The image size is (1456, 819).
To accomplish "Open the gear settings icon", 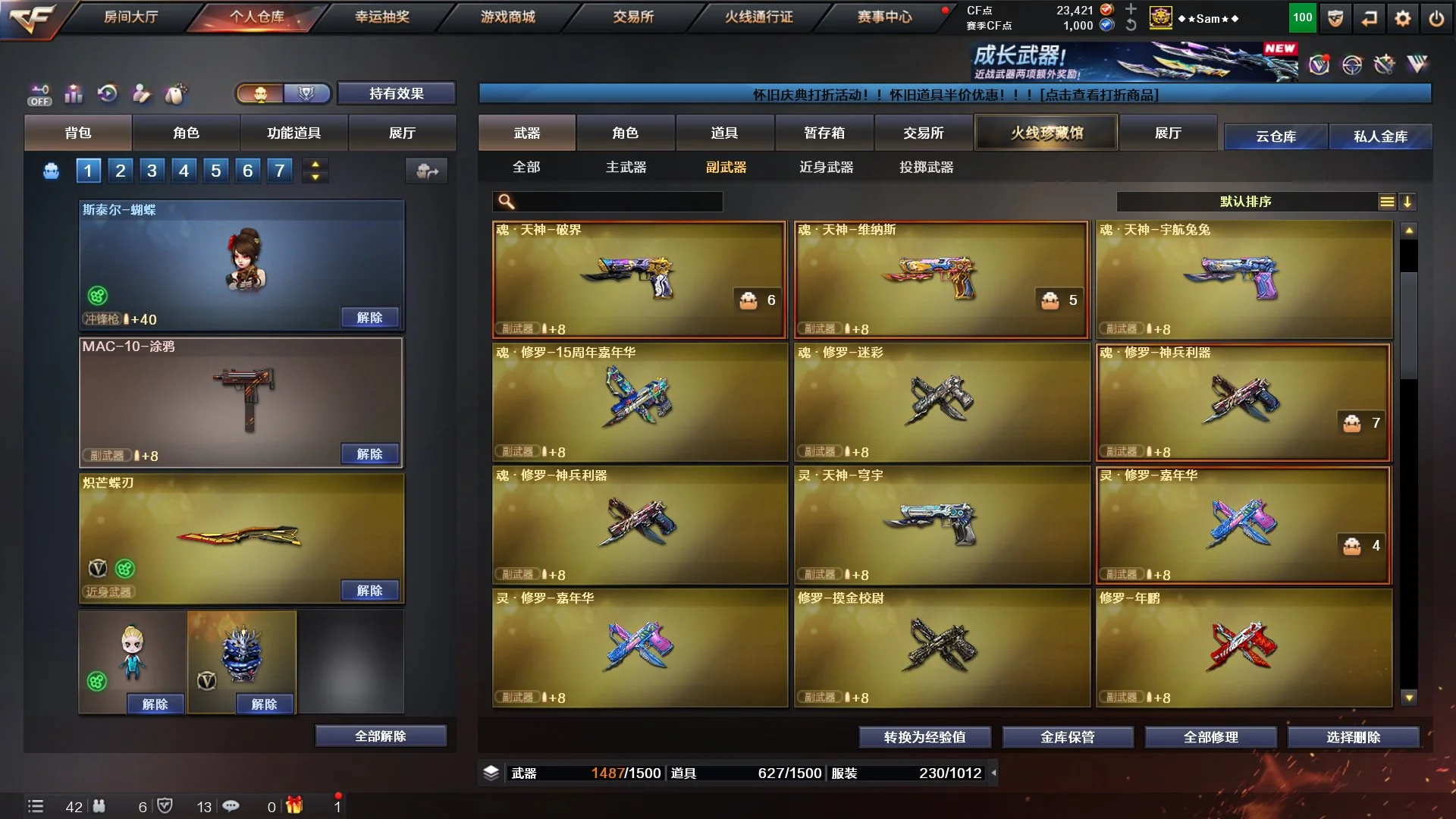I will (1402, 18).
